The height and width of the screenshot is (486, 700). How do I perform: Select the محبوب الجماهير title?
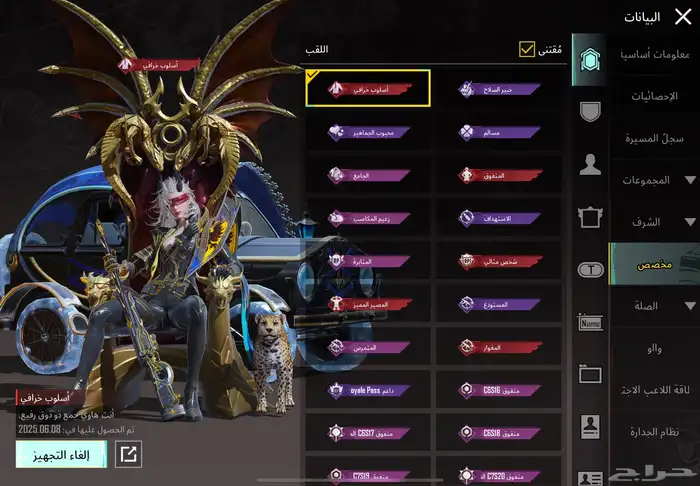(x=368, y=131)
